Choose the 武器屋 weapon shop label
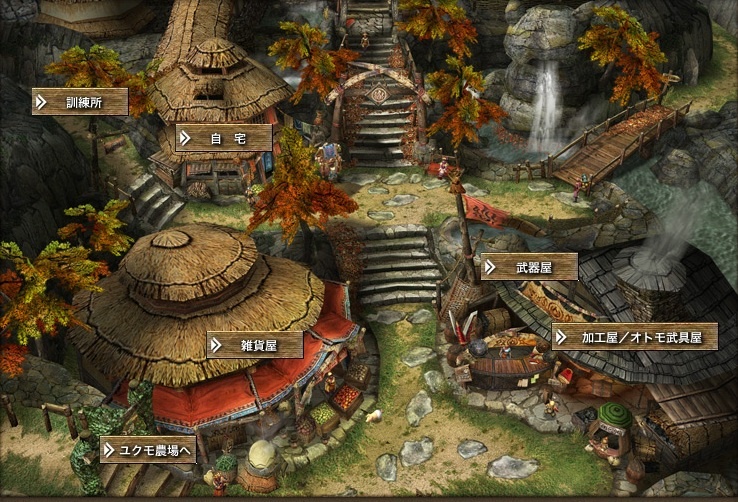This screenshot has height=502, width=738. 529,267
